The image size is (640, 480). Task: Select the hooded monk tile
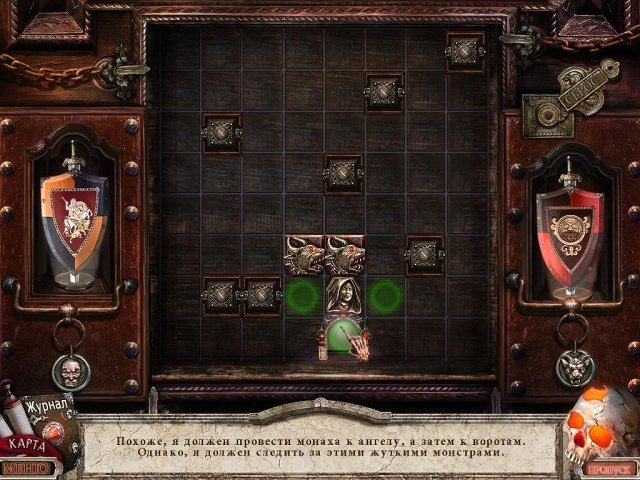343,296
